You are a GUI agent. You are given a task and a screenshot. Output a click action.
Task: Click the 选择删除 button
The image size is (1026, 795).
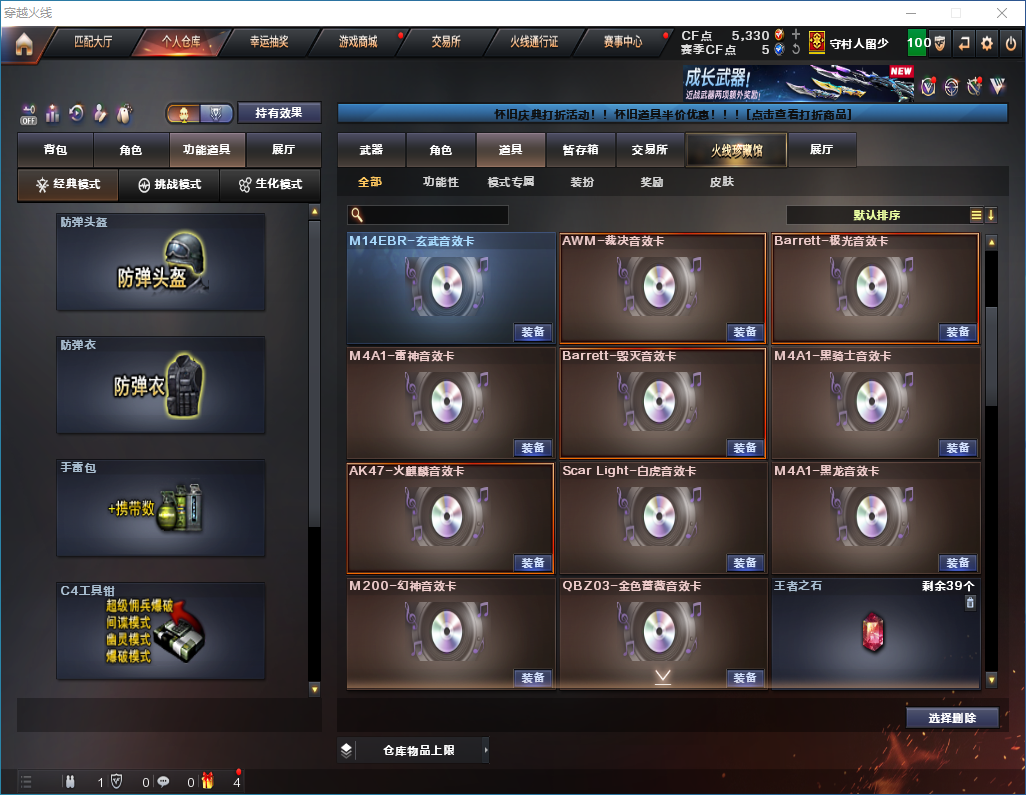coord(952,718)
